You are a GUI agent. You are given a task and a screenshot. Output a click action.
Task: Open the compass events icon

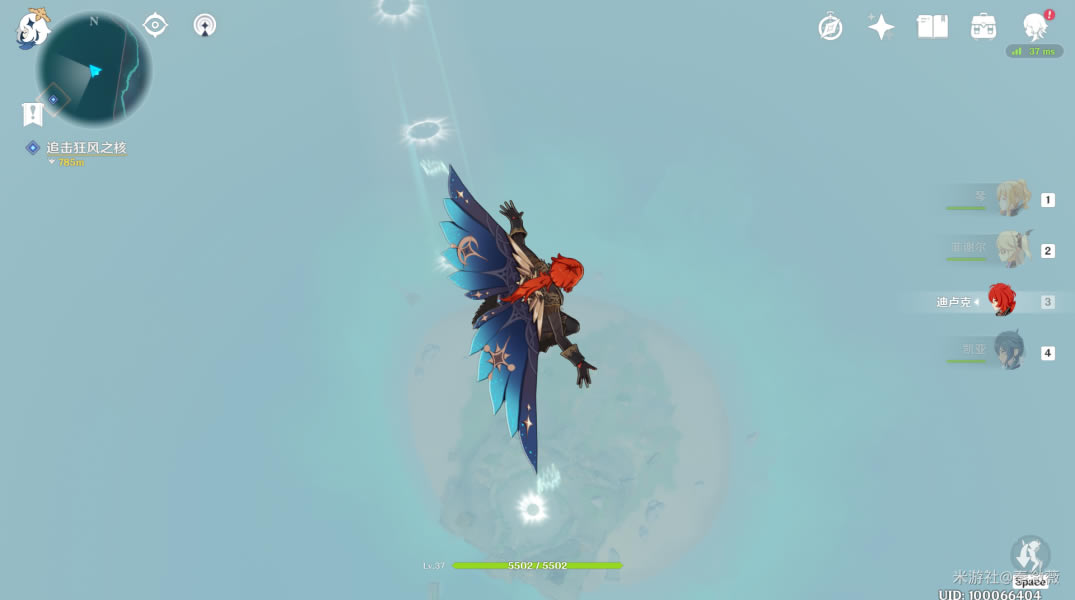point(830,27)
